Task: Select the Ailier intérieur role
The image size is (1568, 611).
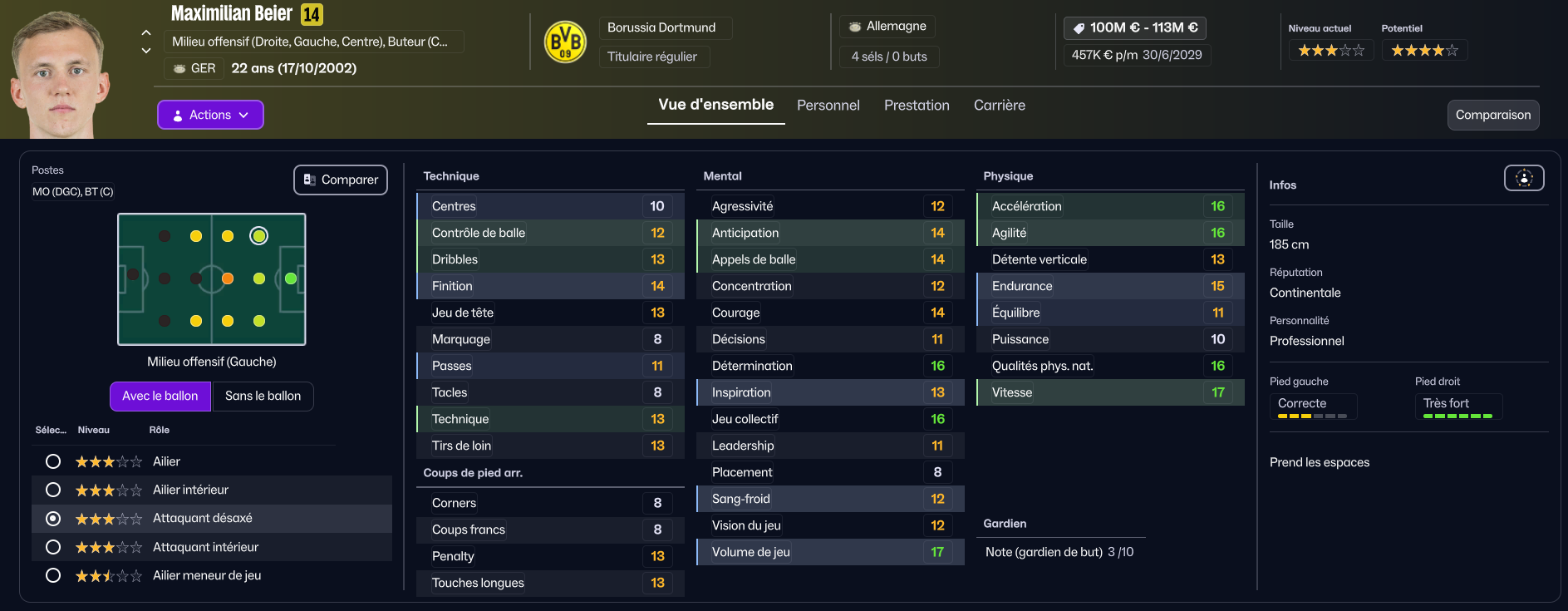Action: click(53, 490)
